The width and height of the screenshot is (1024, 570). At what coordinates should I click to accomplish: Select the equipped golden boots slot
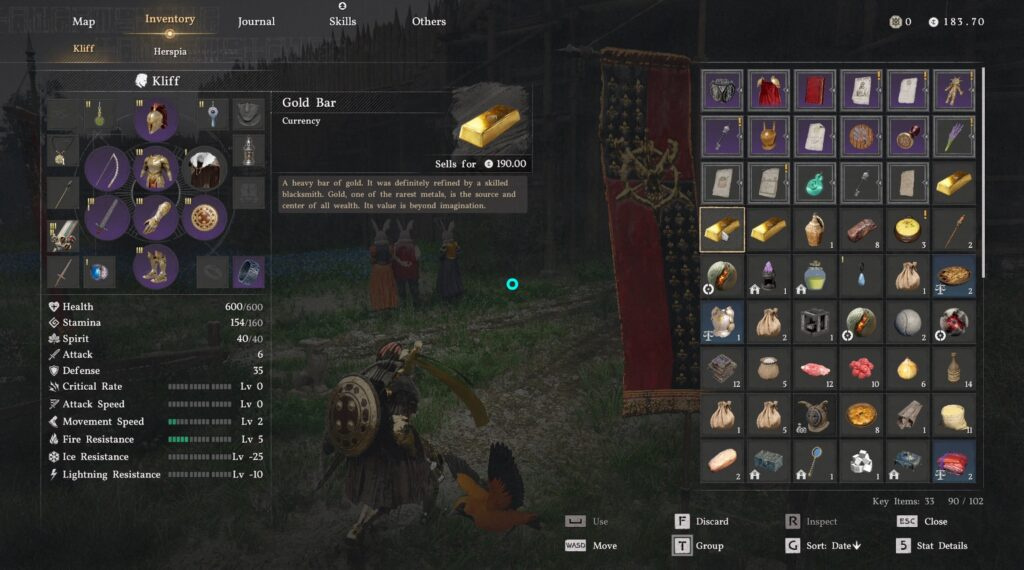point(156,266)
